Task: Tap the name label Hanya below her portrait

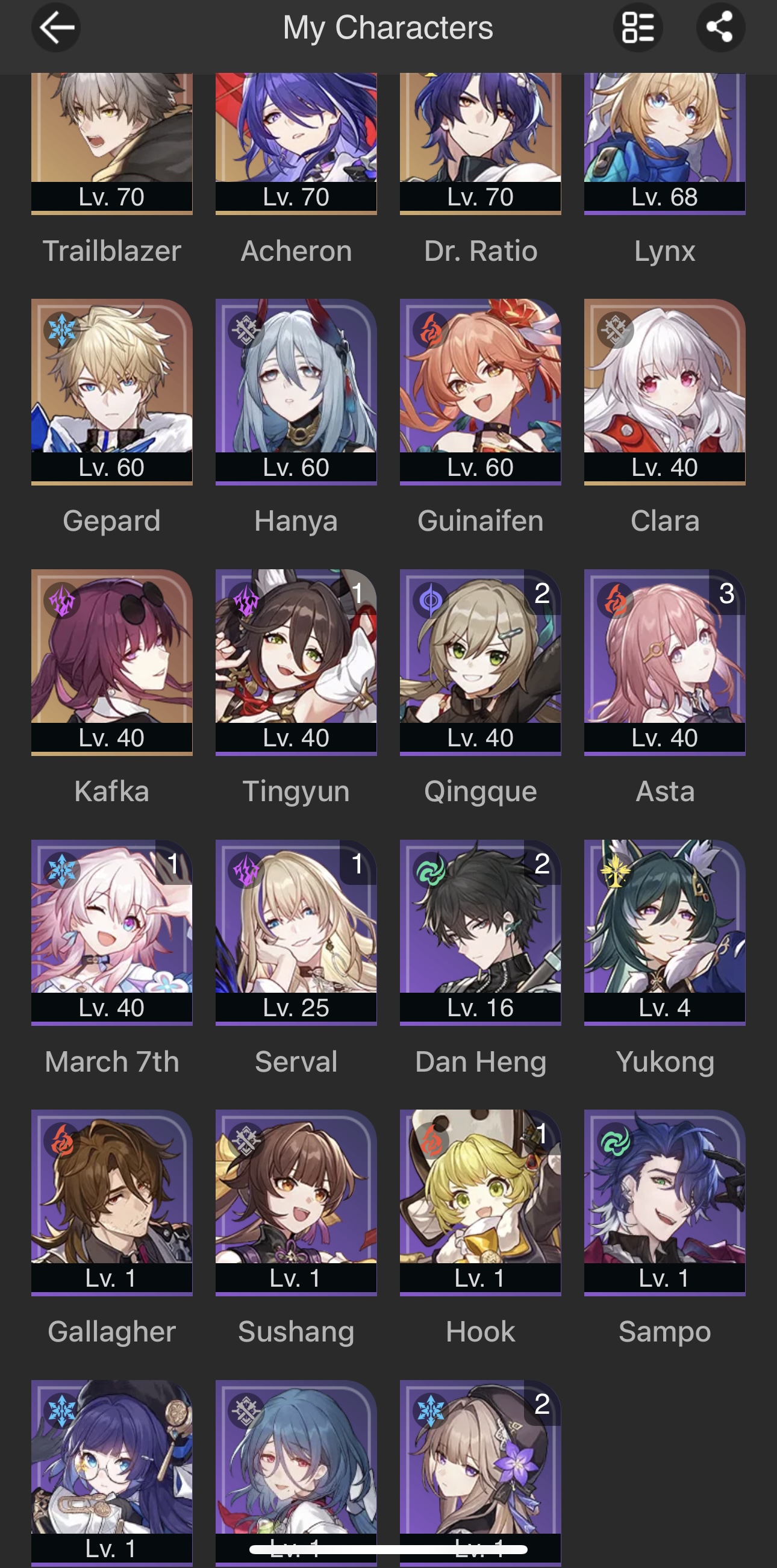Action: (x=296, y=521)
